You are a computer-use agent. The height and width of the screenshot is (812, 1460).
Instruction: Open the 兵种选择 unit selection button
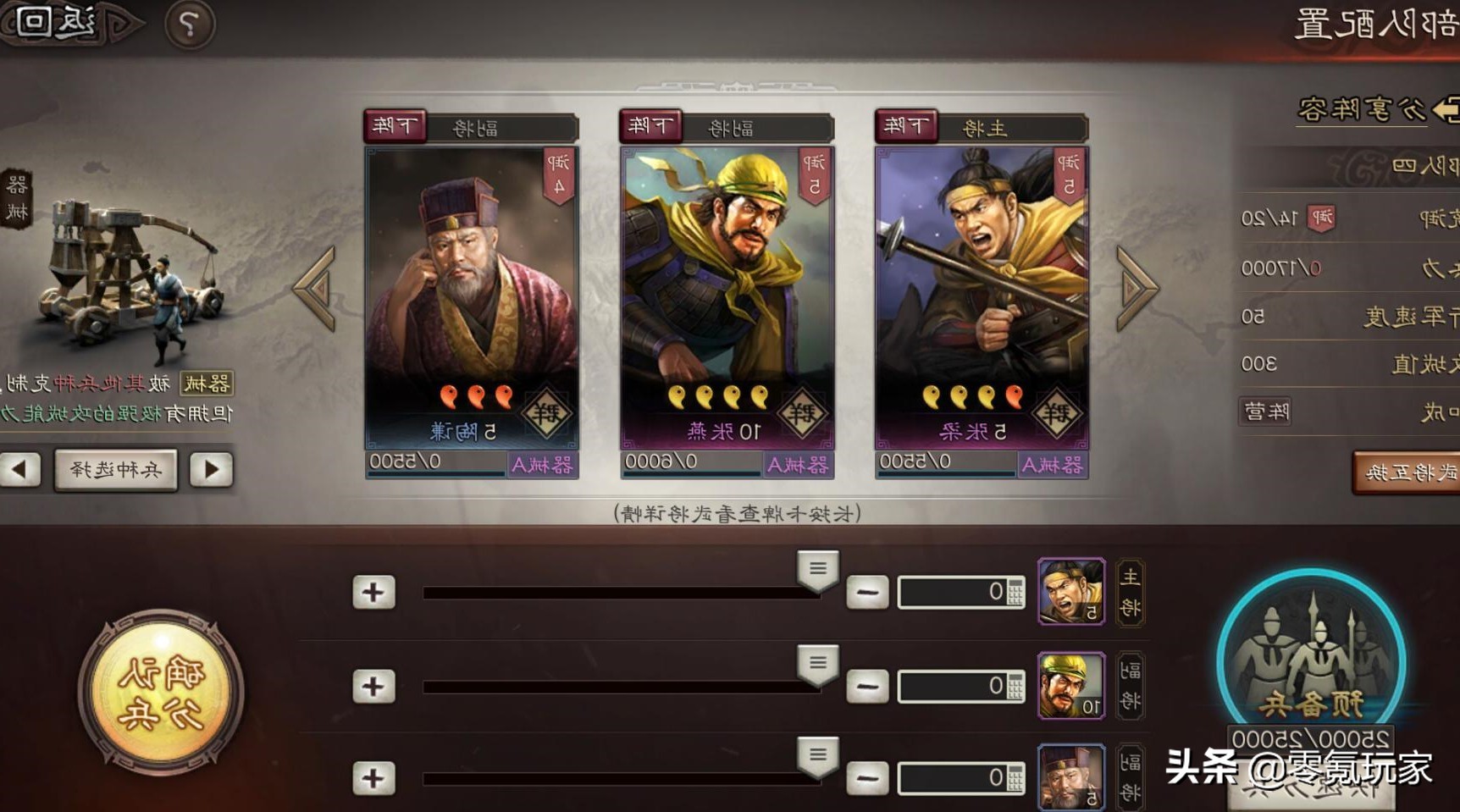[x=116, y=470]
